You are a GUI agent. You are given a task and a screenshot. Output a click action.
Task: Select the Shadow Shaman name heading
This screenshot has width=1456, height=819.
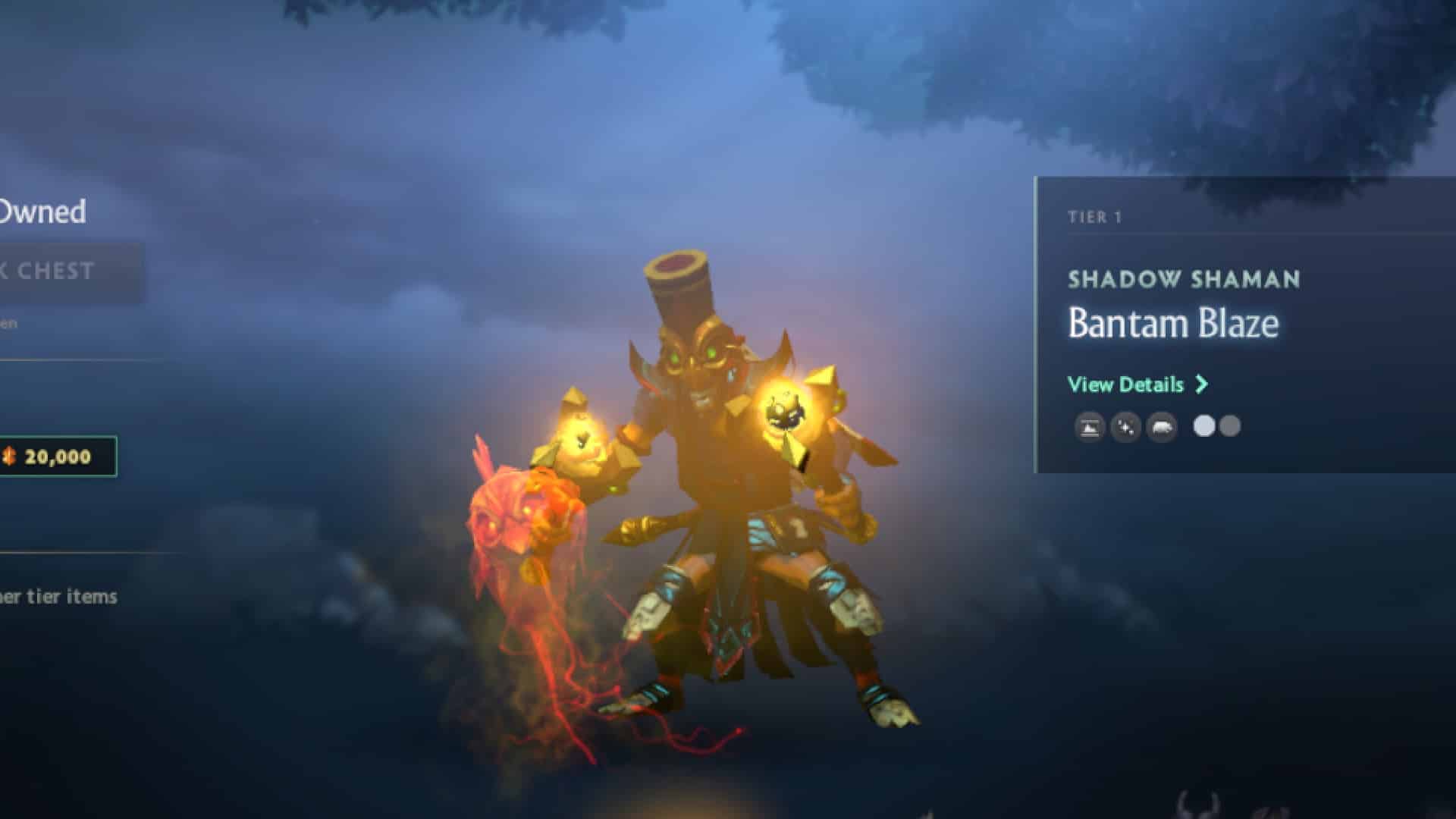coord(1181,279)
